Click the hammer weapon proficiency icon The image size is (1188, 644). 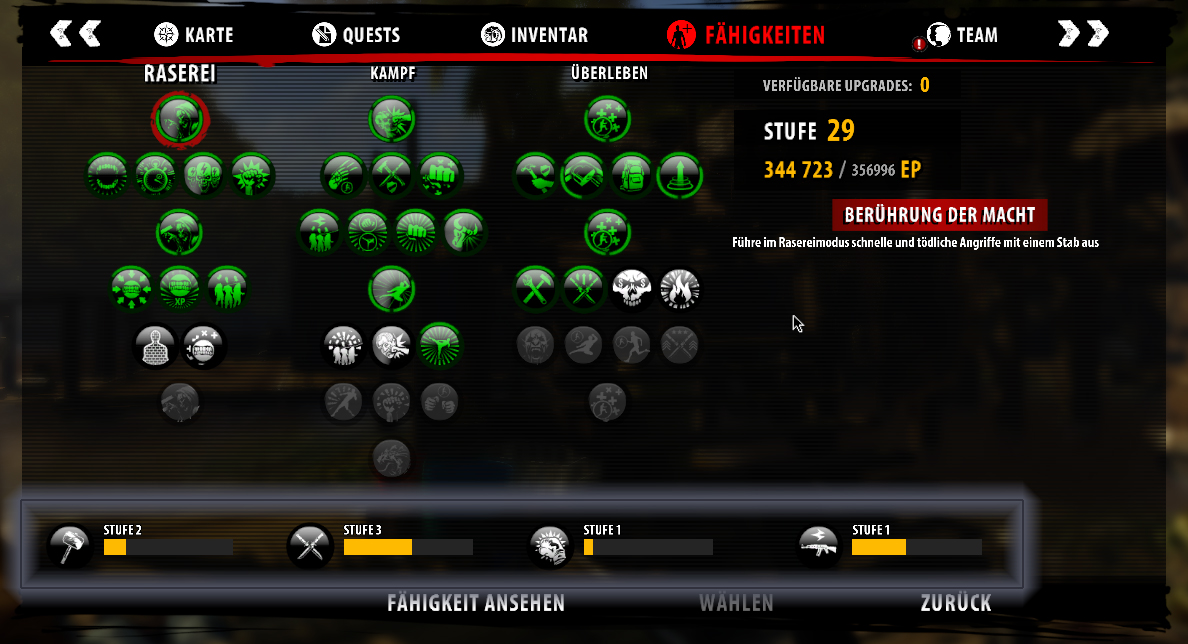tap(70, 546)
